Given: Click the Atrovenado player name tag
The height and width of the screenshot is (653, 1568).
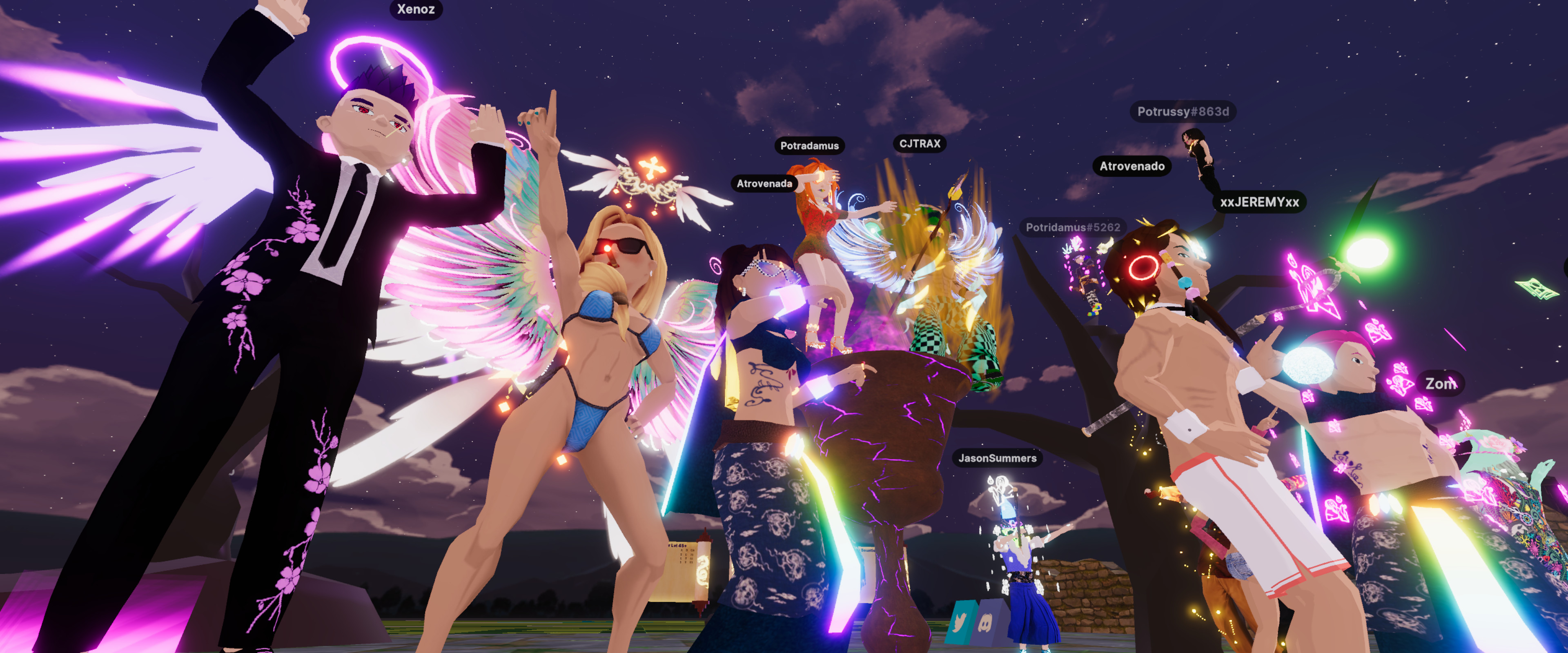Looking at the screenshot, I should point(1131,166).
